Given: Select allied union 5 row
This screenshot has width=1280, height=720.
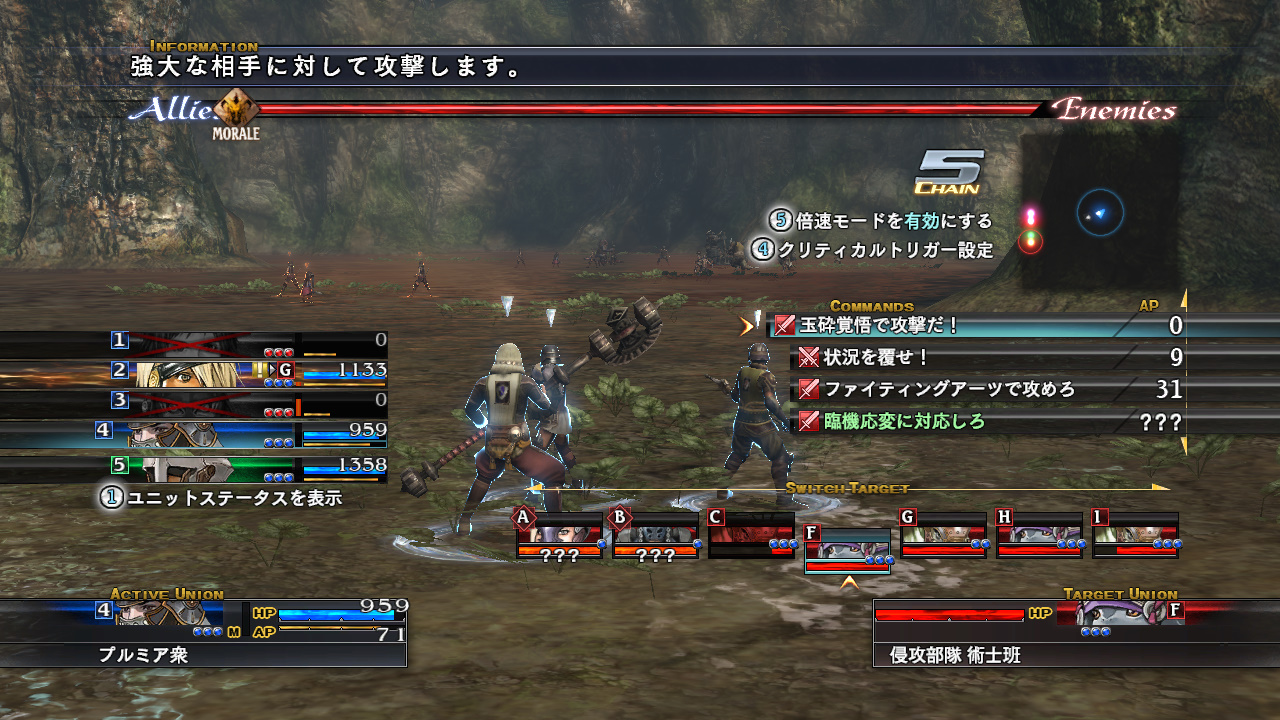Looking at the screenshot, I should tap(248, 468).
